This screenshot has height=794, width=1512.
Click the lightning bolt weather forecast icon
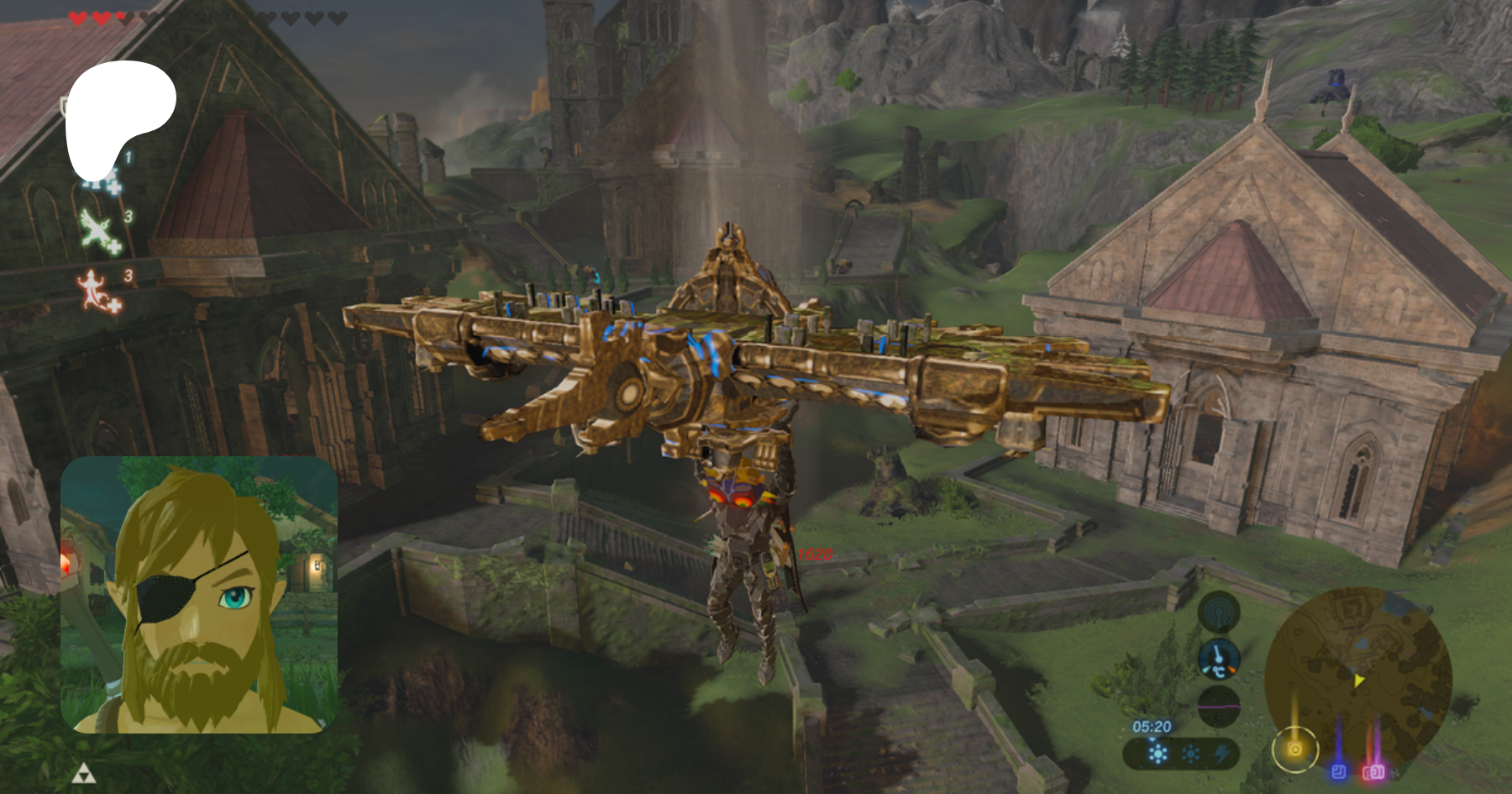tap(1223, 754)
